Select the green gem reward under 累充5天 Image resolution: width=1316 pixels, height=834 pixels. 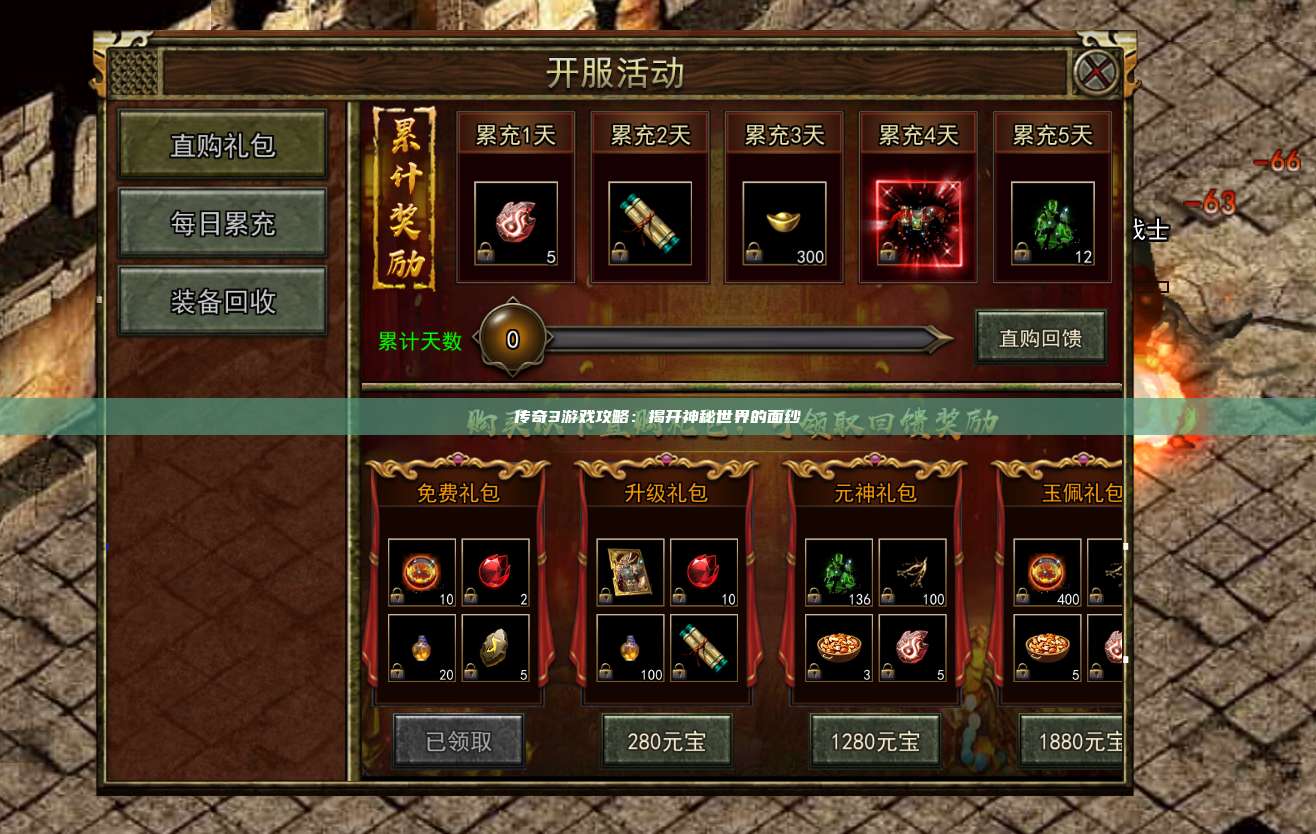(1051, 222)
